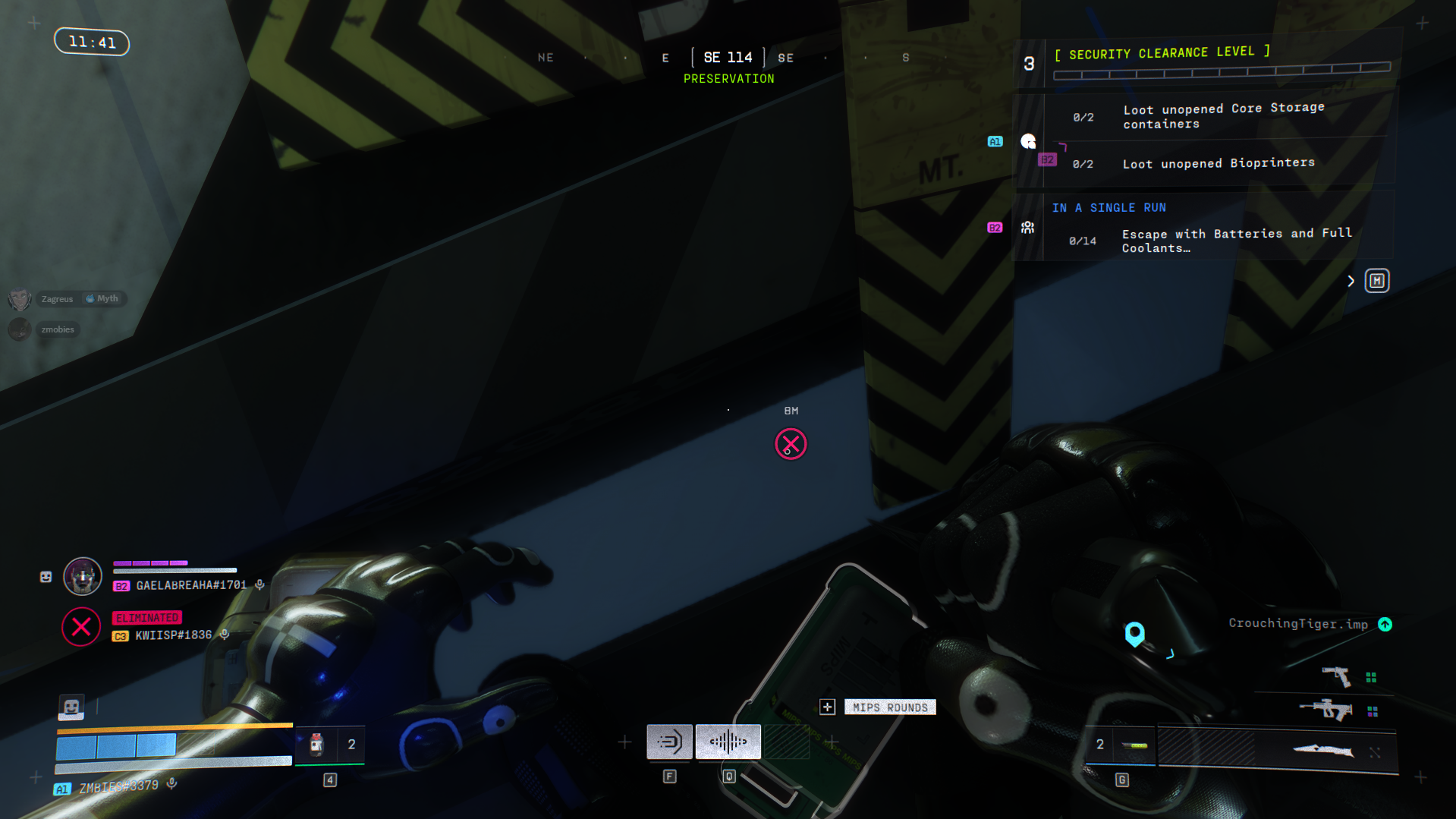Select GAELABREAHA#1701 teammate portrait
Screen dimensions: 1456x819
pyautogui.click(x=82, y=576)
